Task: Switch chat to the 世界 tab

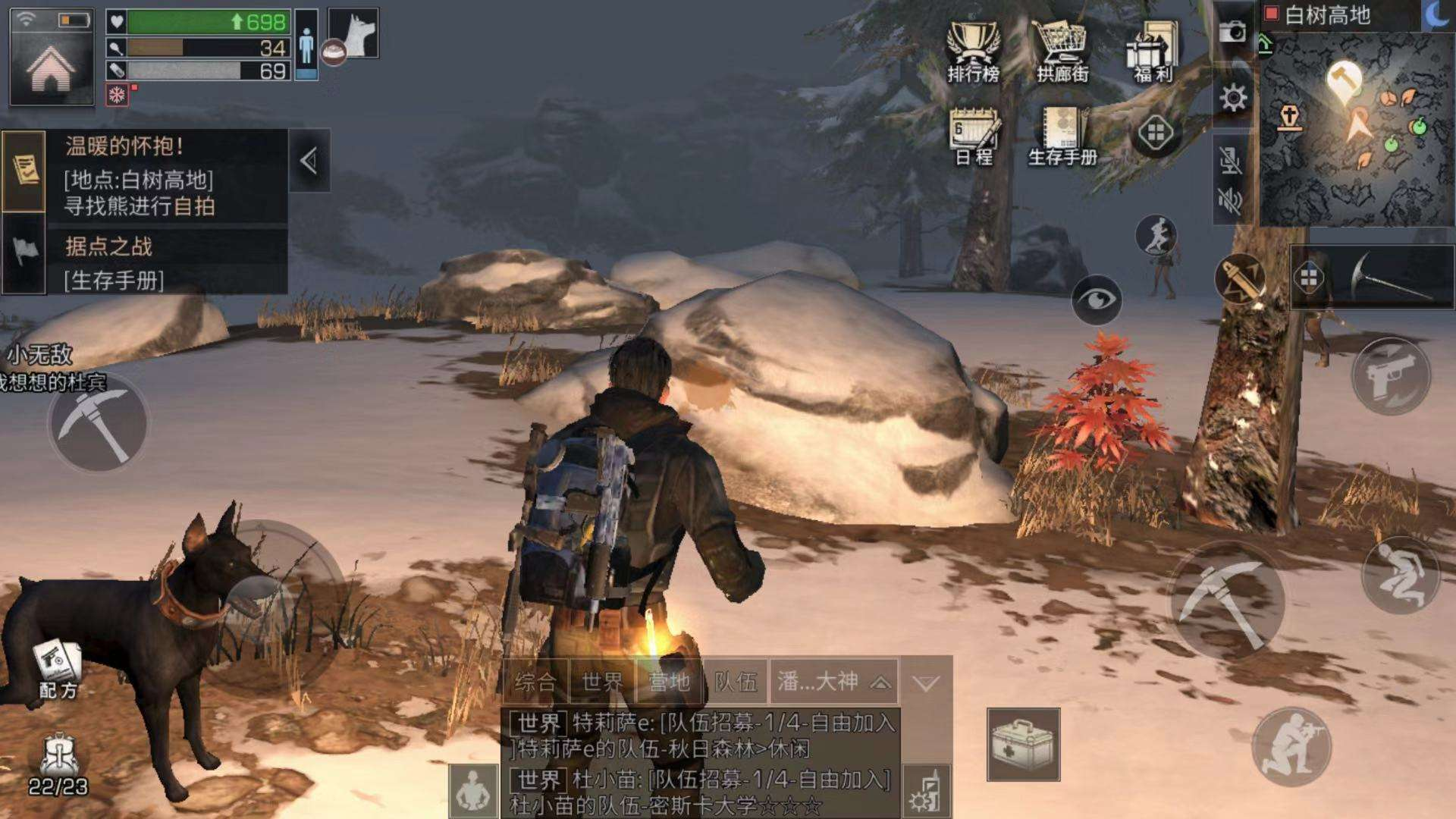Action: (x=602, y=682)
